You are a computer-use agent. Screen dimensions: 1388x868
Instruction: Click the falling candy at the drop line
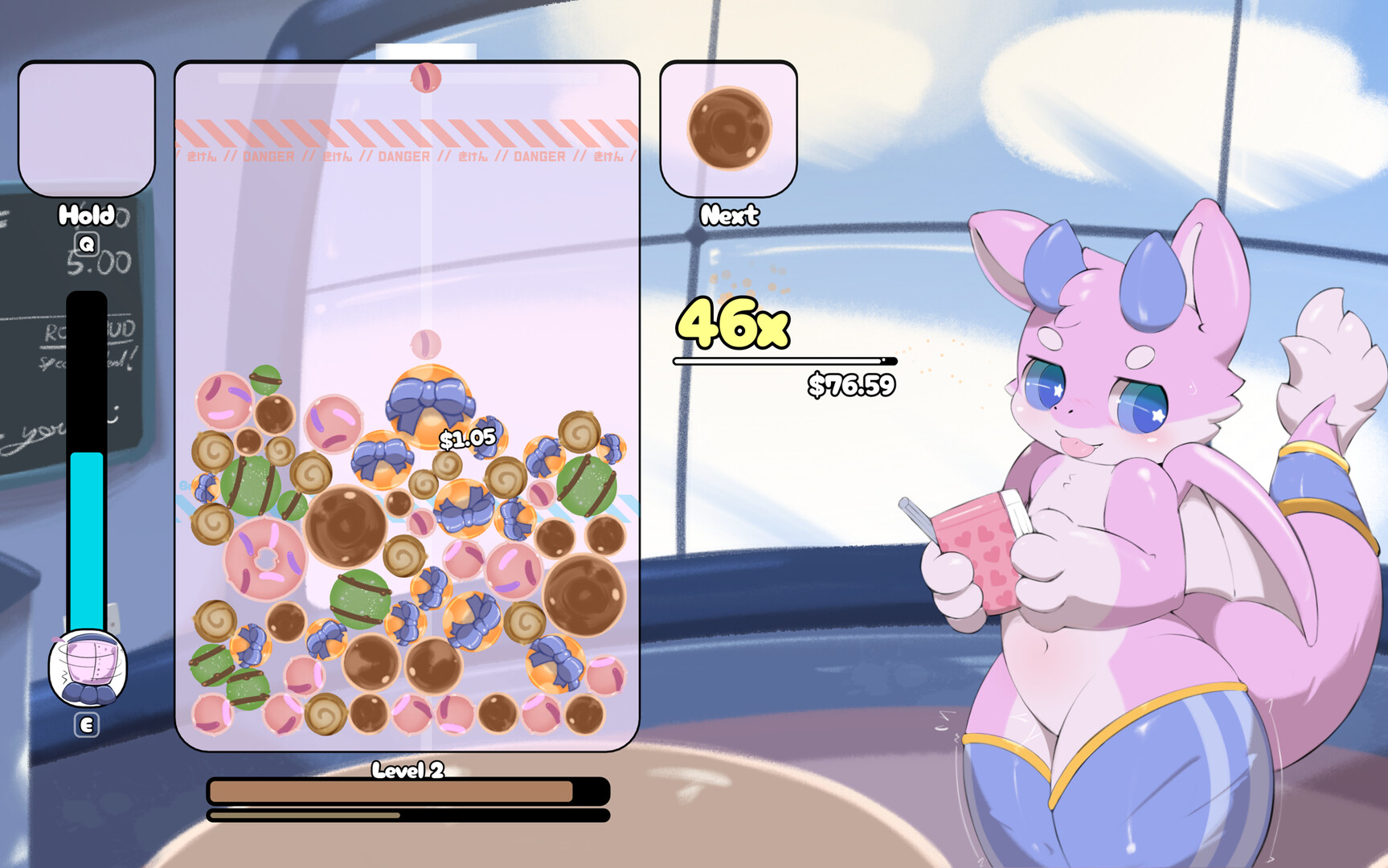(427, 76)
